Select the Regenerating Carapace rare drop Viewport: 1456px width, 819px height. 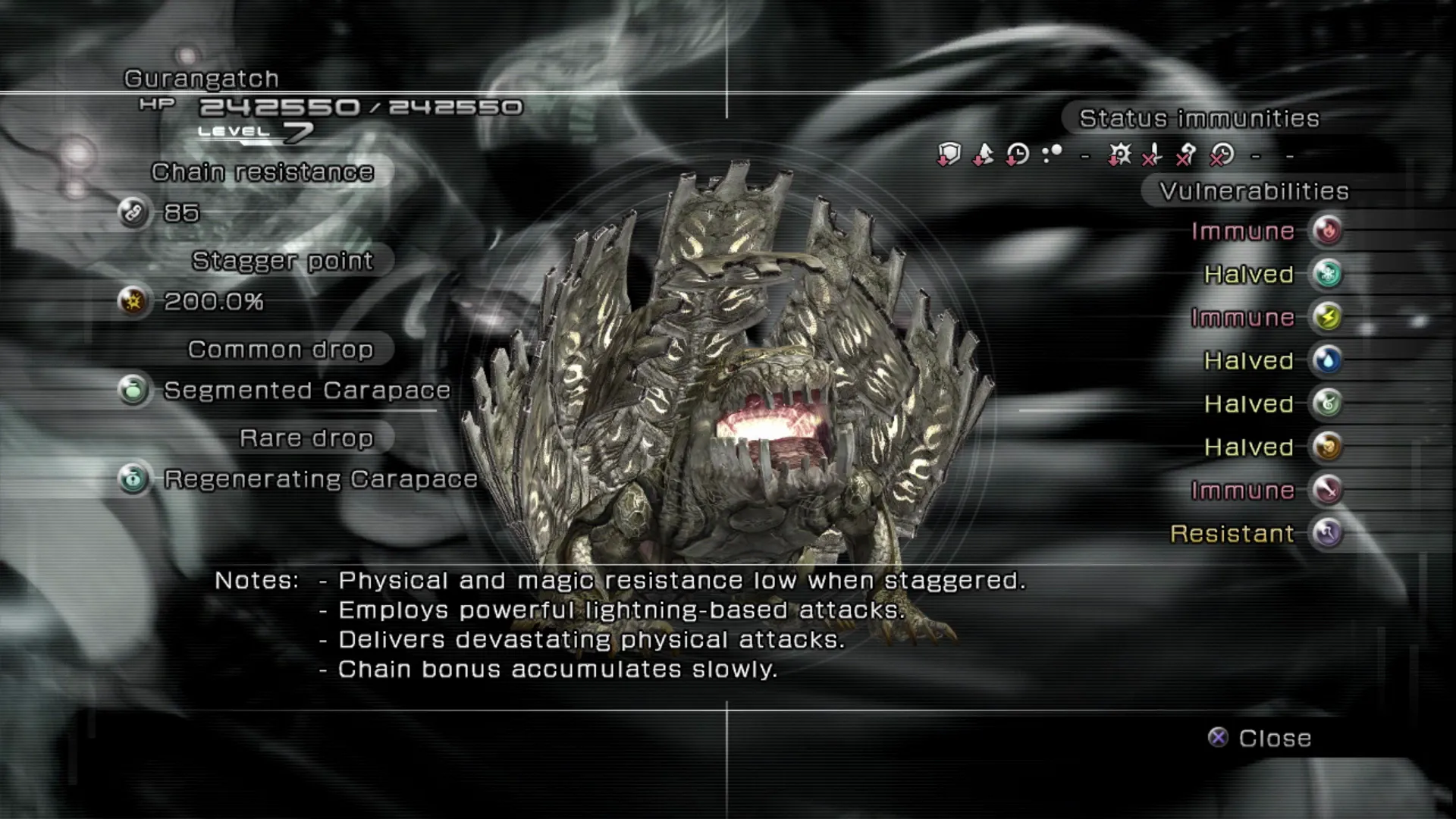pos(320,479)
